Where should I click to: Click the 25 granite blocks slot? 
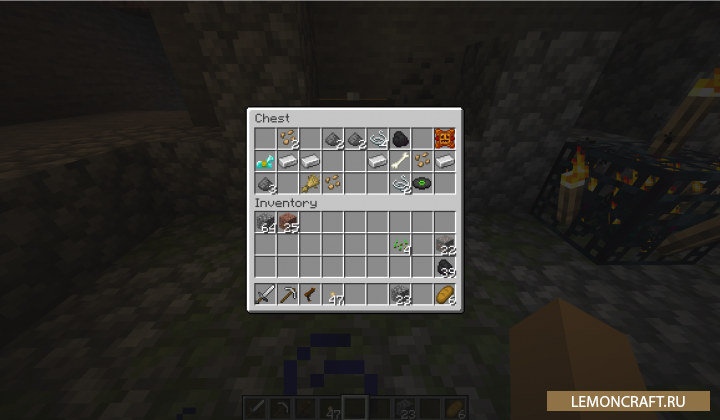[x=288, y=222]
